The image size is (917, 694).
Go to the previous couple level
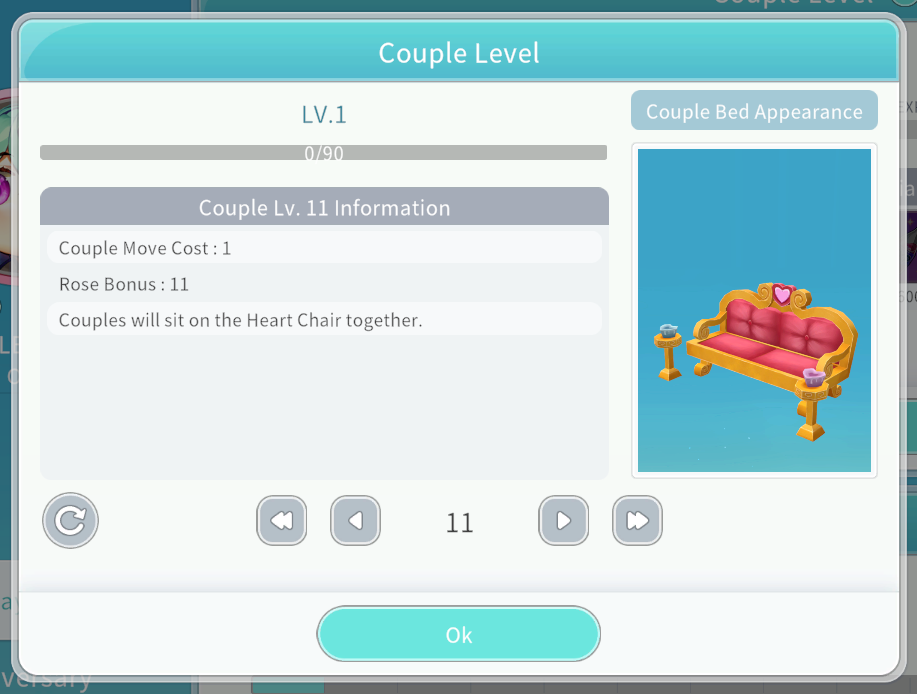coord(356,520)
